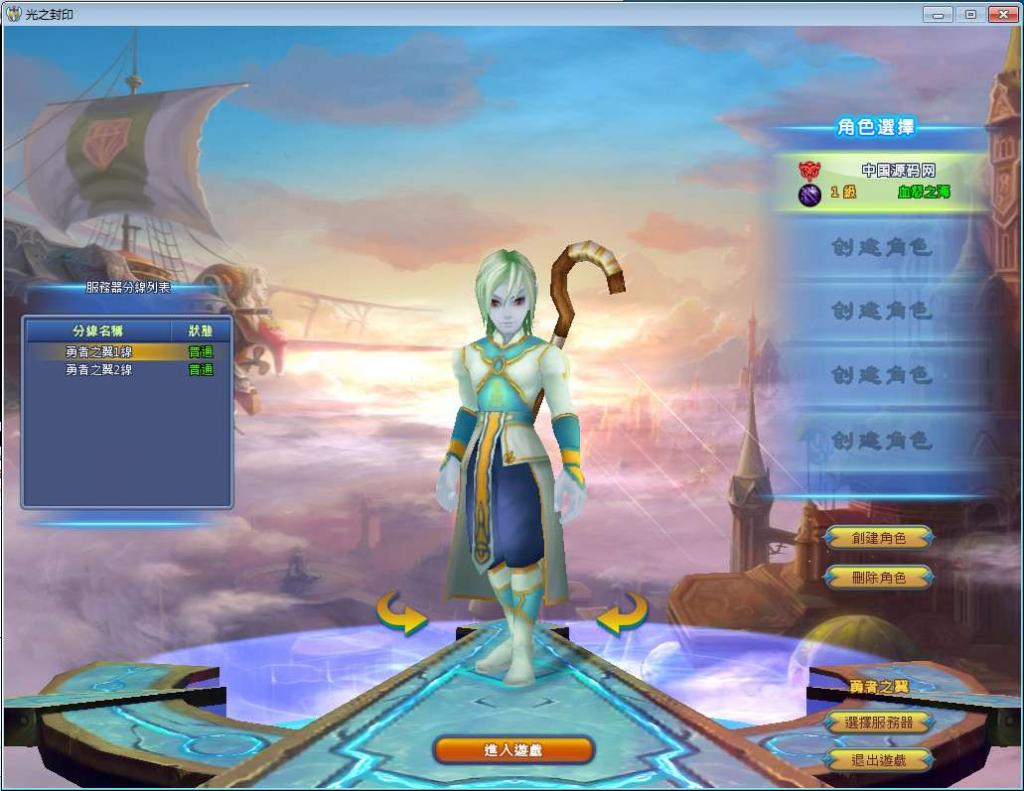Viewport: 1024px width, 791px height.
Task: Minimize the game window
Action: 938,14
